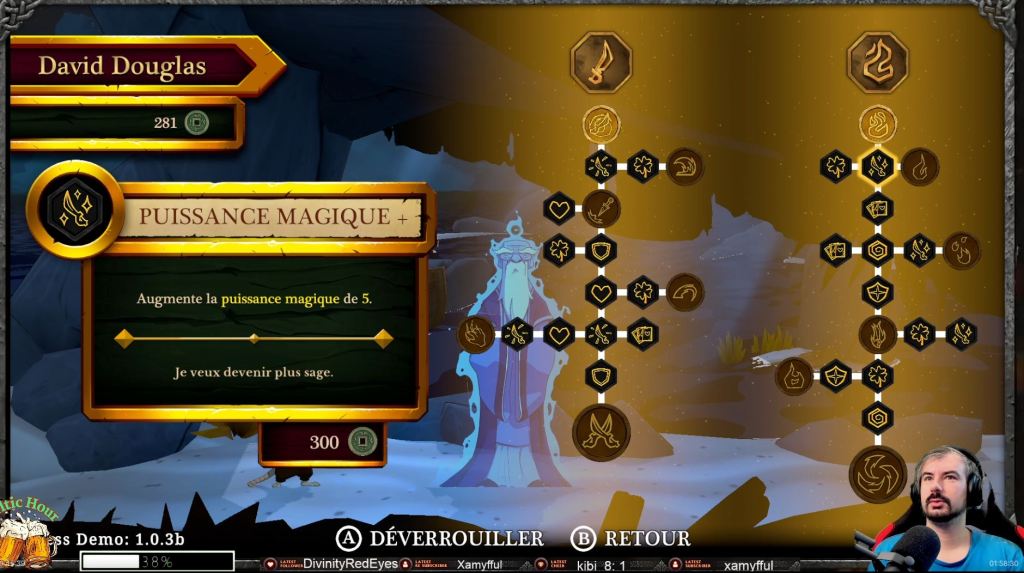
Task: Pick the heart node next to the dagger skill
Action: tap(559, 208)
